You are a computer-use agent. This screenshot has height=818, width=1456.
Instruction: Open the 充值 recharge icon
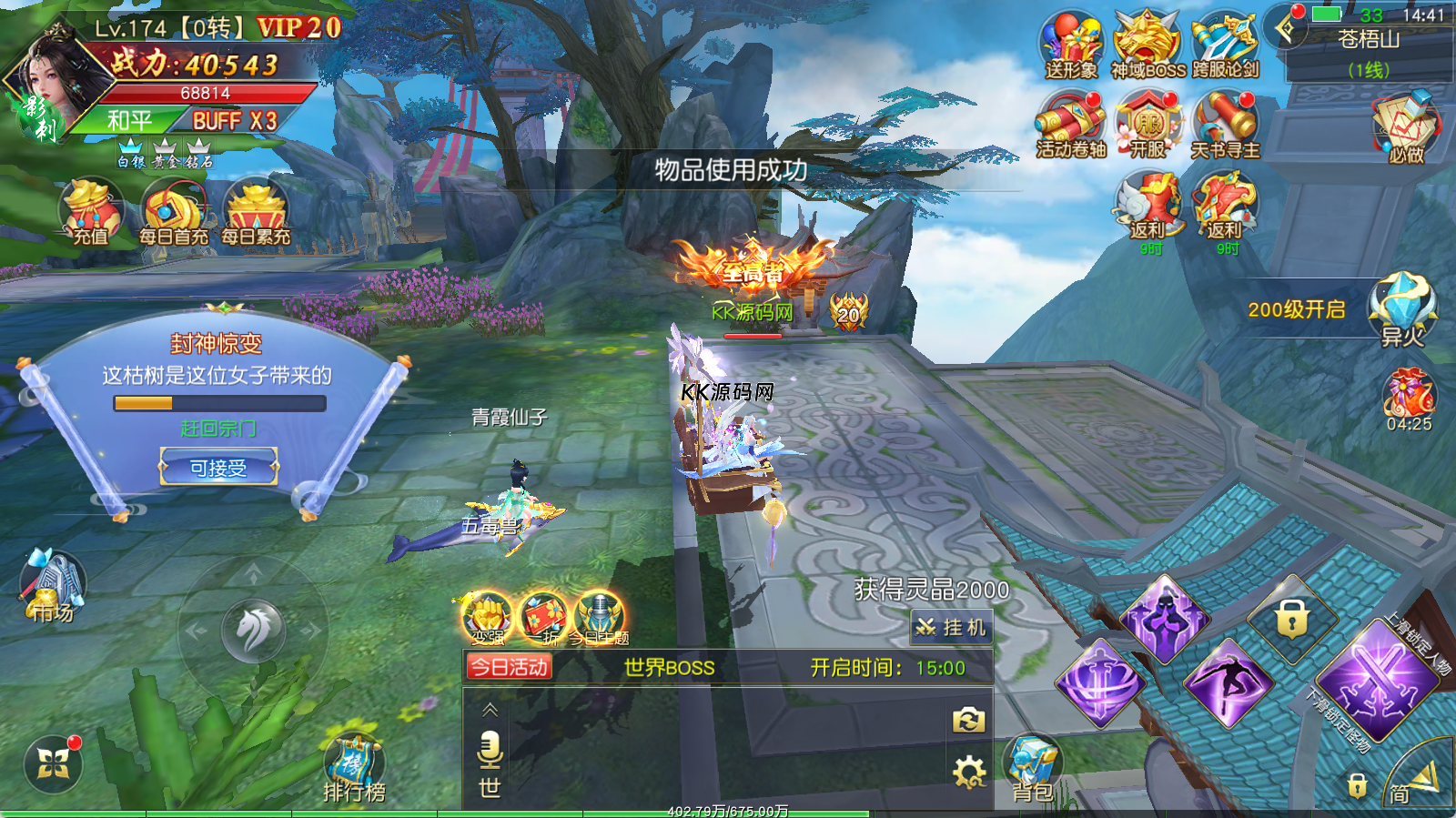pyautogui.click(x=90, y=213)
